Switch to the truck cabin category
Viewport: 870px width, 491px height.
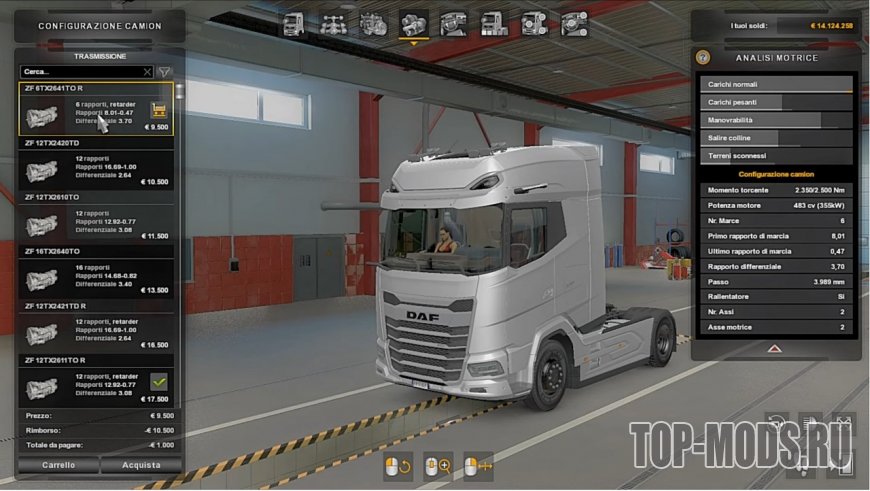point(294,23)
